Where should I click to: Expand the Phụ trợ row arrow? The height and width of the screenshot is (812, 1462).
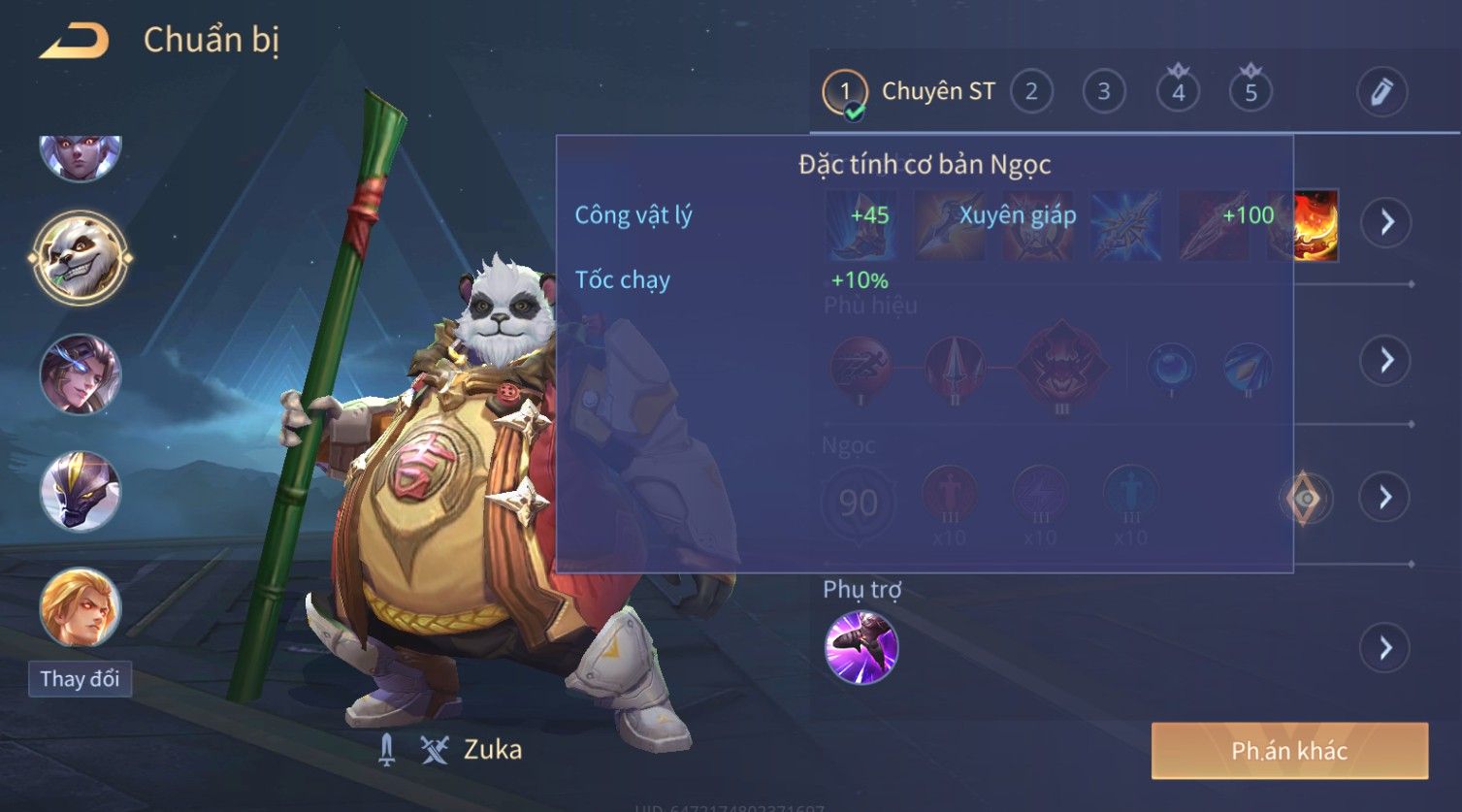coord(1385,647)
